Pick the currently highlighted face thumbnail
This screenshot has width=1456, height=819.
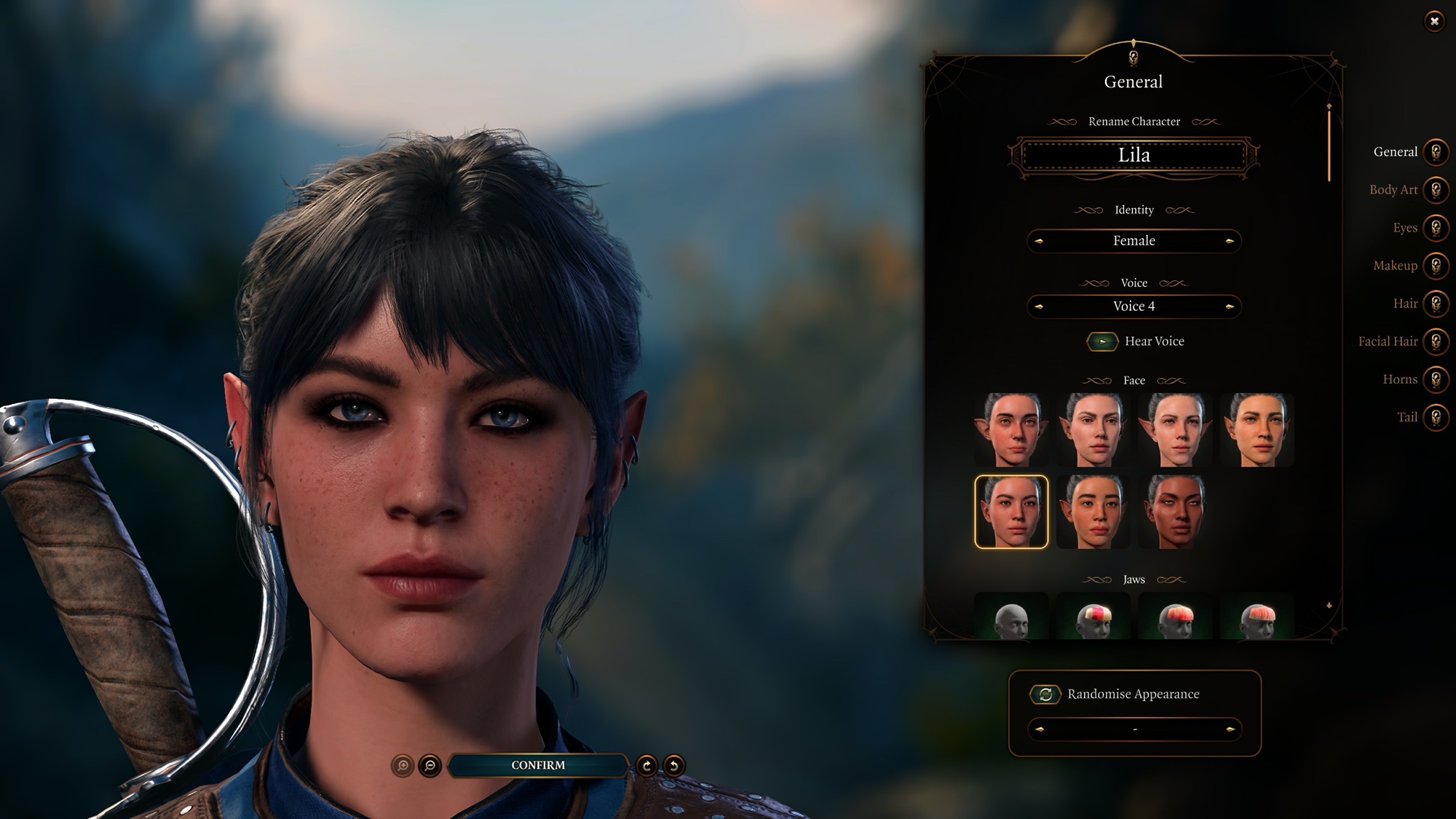coord(1011,512)
